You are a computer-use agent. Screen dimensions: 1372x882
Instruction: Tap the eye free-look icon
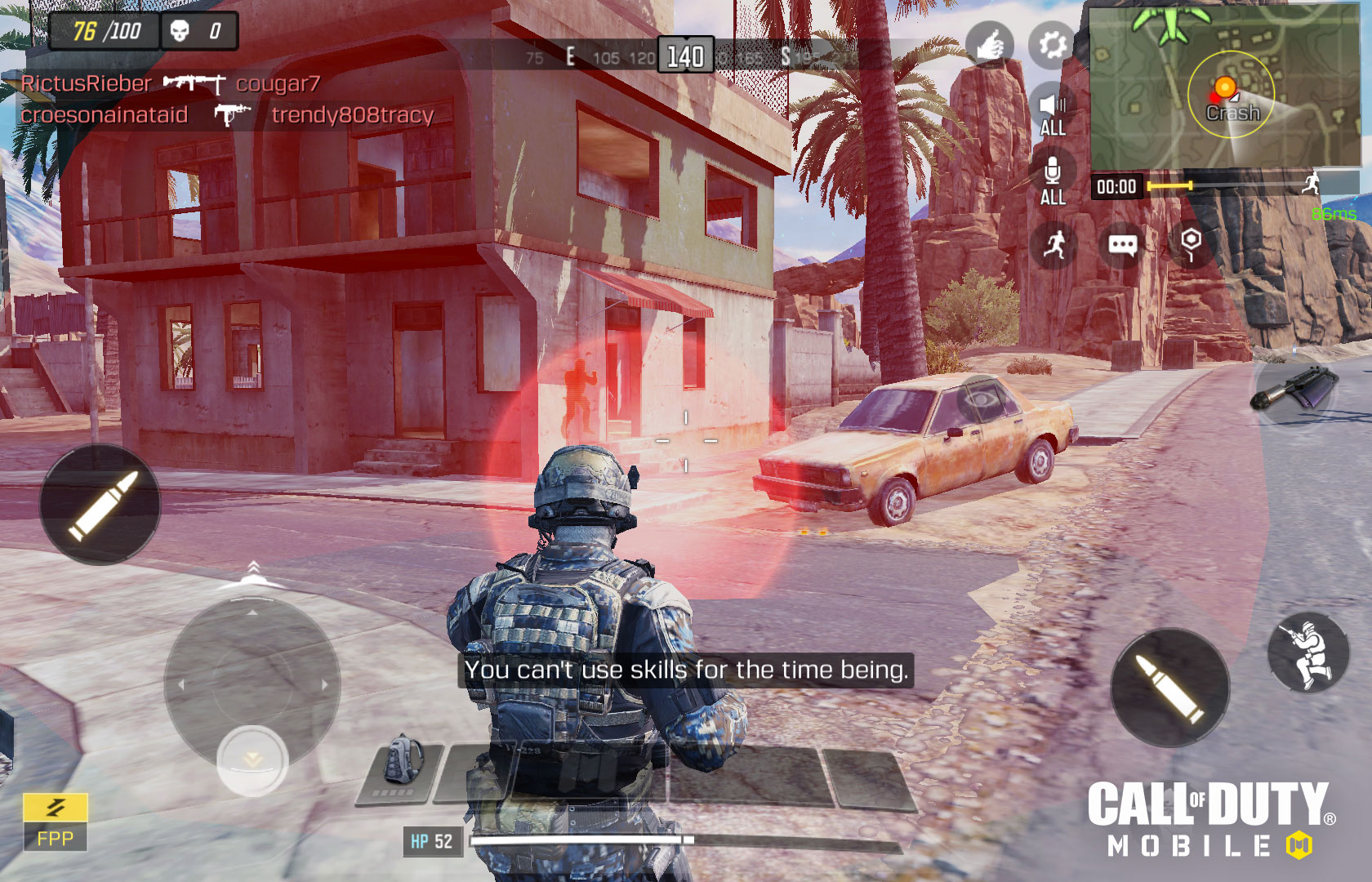981,399
